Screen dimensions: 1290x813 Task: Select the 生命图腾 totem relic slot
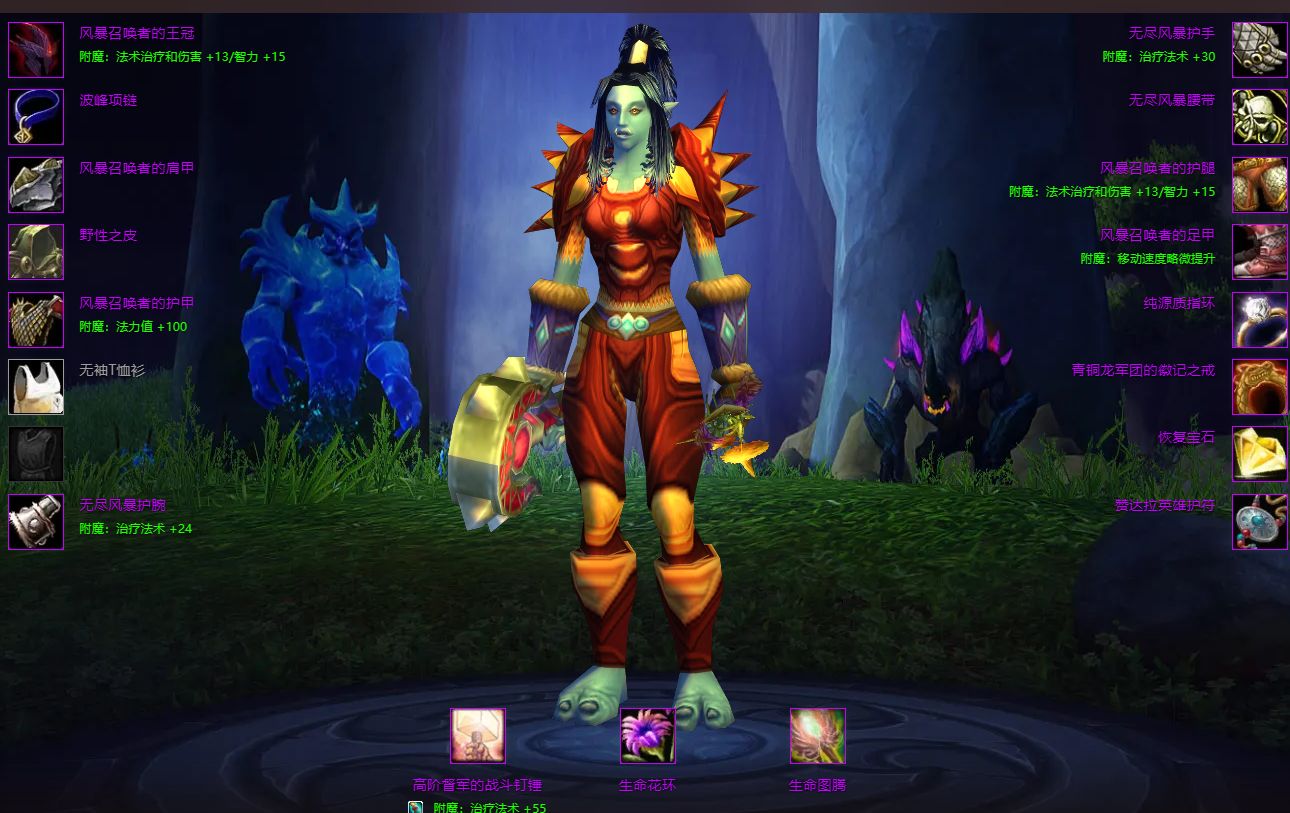[818, 736]
